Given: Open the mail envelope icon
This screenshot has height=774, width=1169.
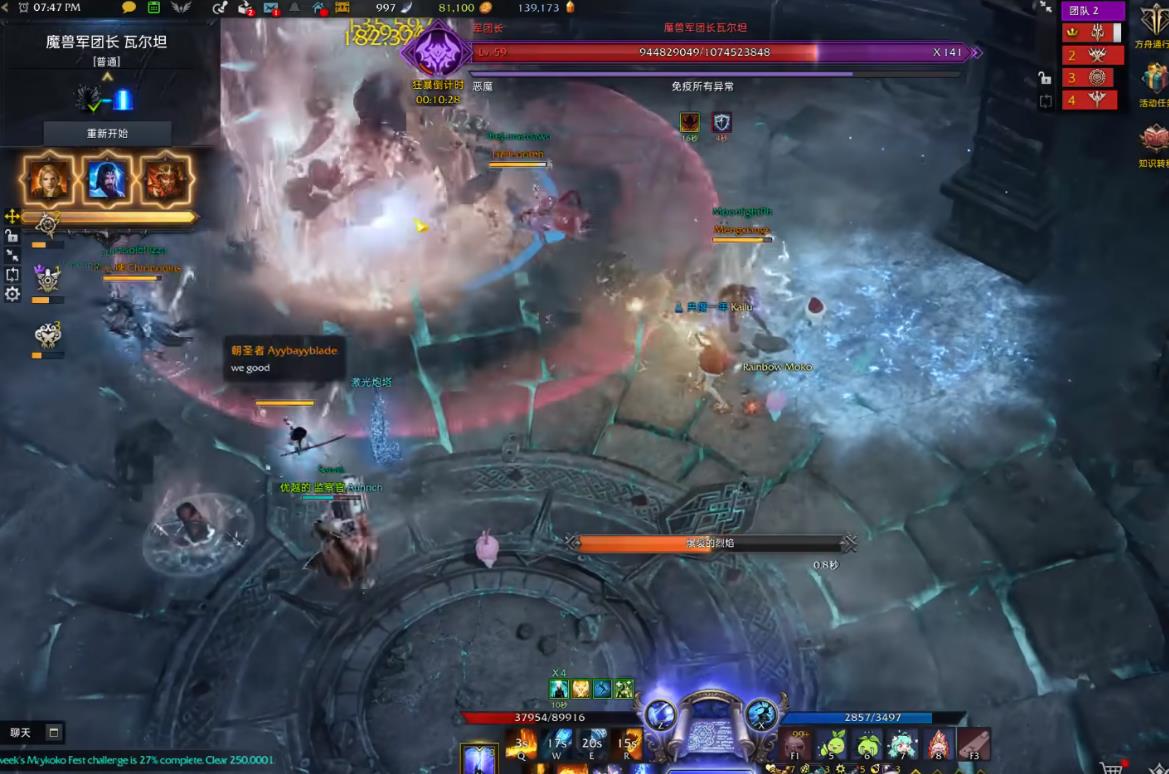Looking at the screenshot, I should coord(270,8).
